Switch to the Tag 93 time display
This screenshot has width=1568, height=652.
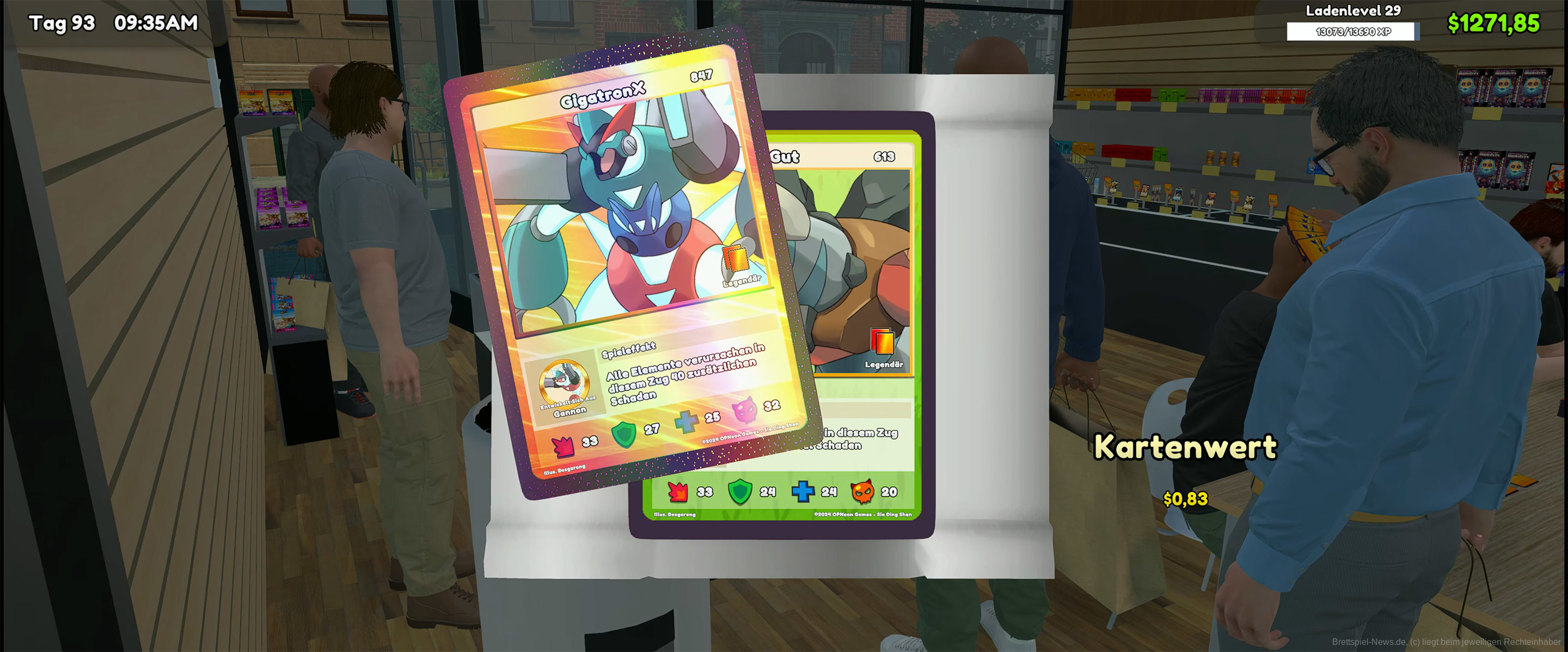coord(61,22)
